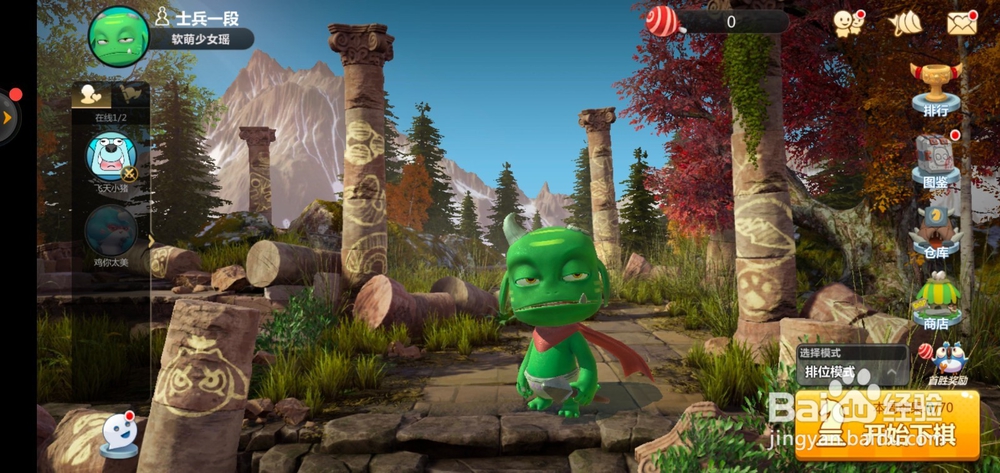The width and height of the screenshot is (1000, 473).
Task: Expand the orange arrow side drawer
Action: pyautogui.click(x=8, y=118)
